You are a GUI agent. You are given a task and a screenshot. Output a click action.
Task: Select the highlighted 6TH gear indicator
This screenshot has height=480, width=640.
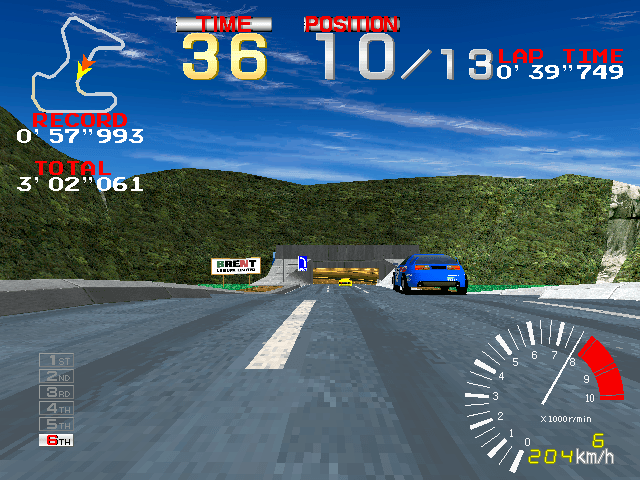point(56,440)
